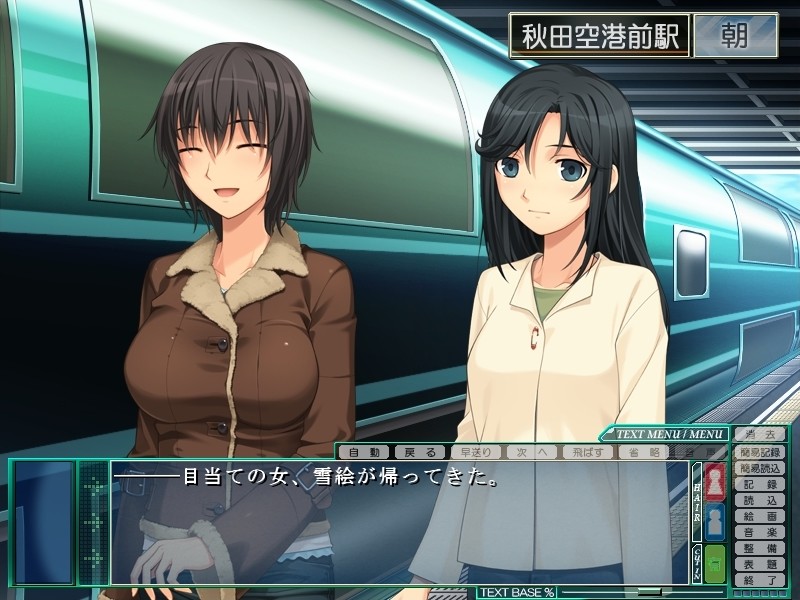Image resolution: width=800 pixels, height=600 pixels.
Task: Open the 音楽 music menu
Action: [760, 533]
